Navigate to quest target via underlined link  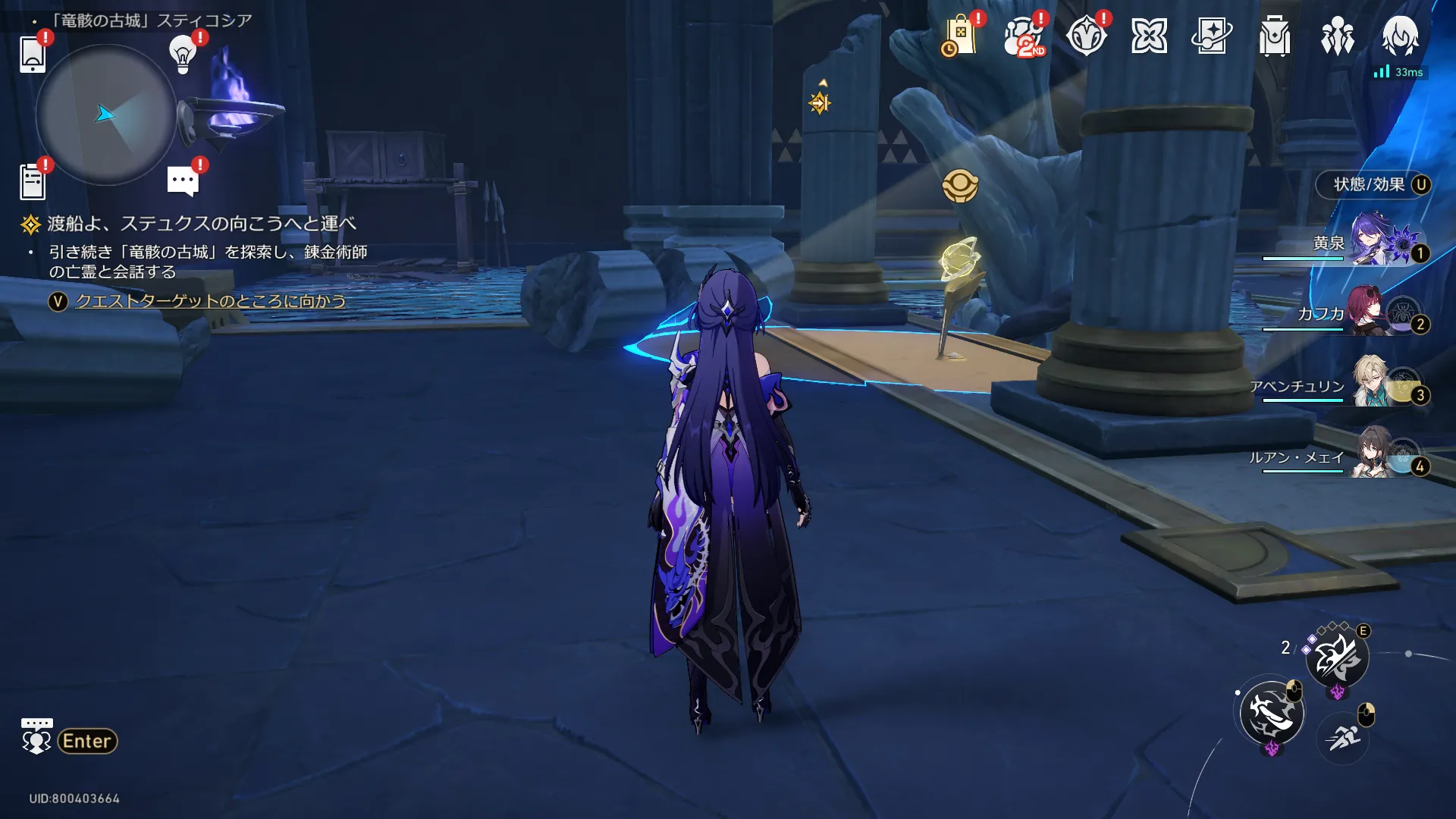[x=210, y=301]
